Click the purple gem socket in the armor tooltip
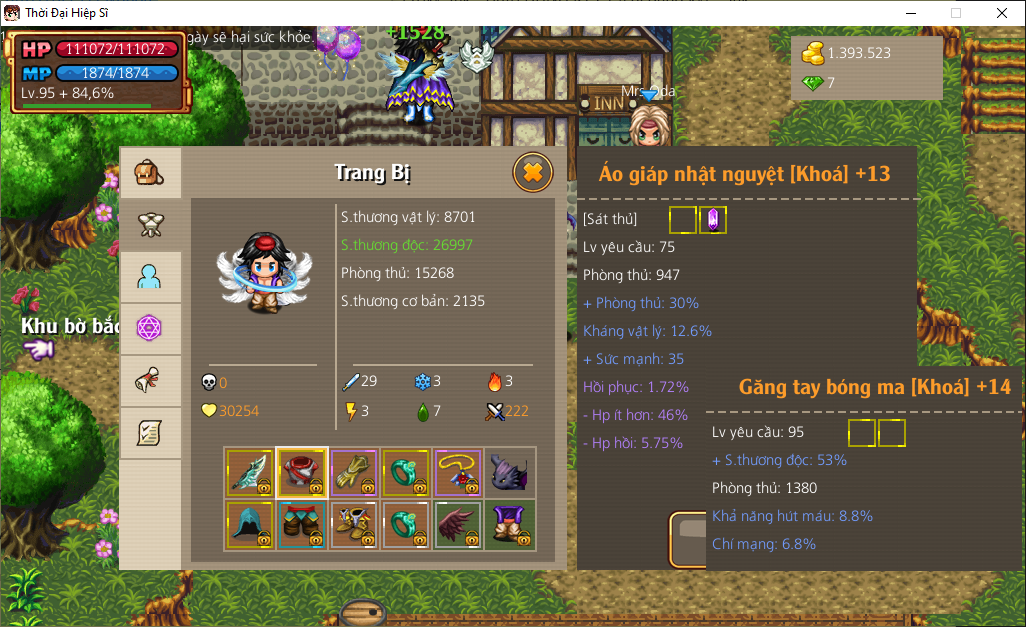1026x627 pixels. pyautogui.click(x=714, y=220)
